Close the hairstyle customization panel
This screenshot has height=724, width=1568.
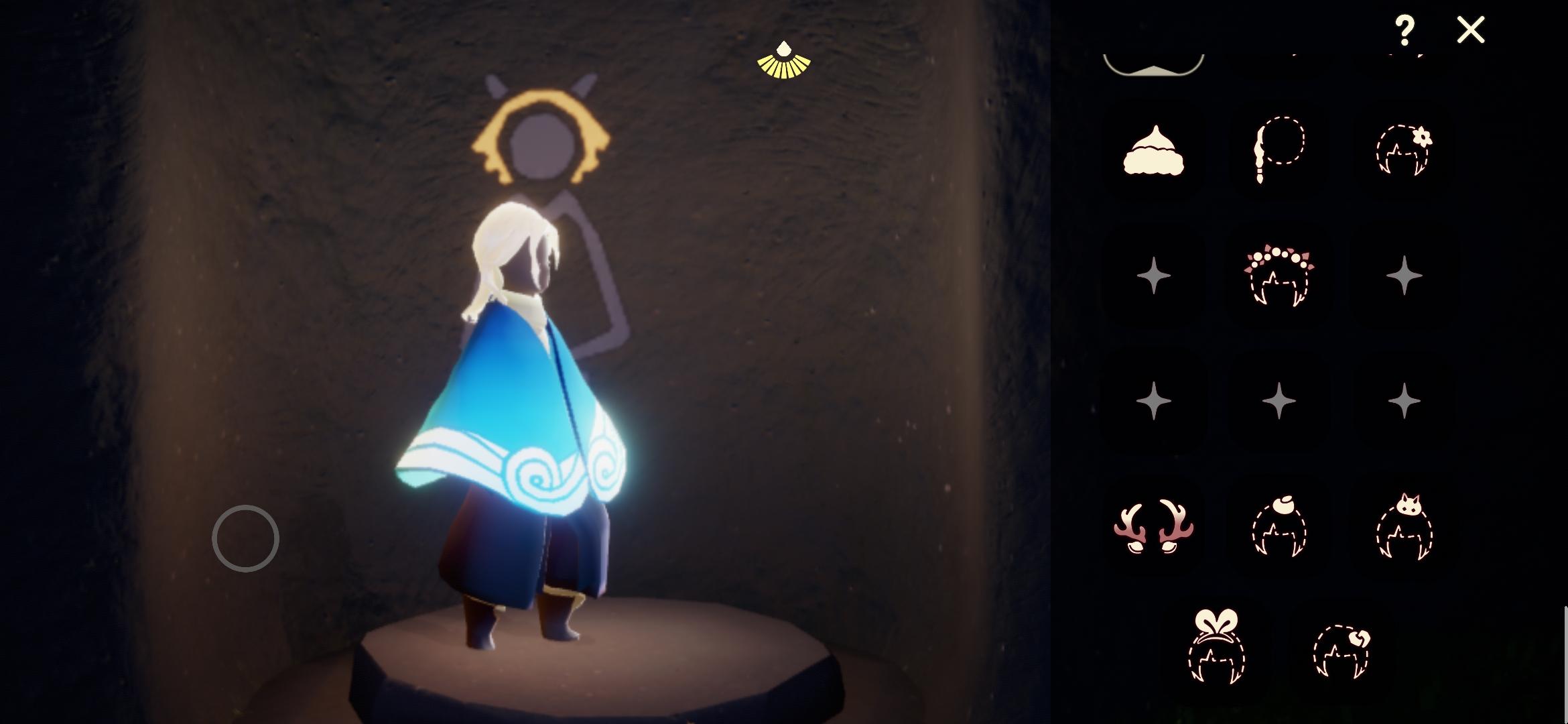tap(1469, 30)
